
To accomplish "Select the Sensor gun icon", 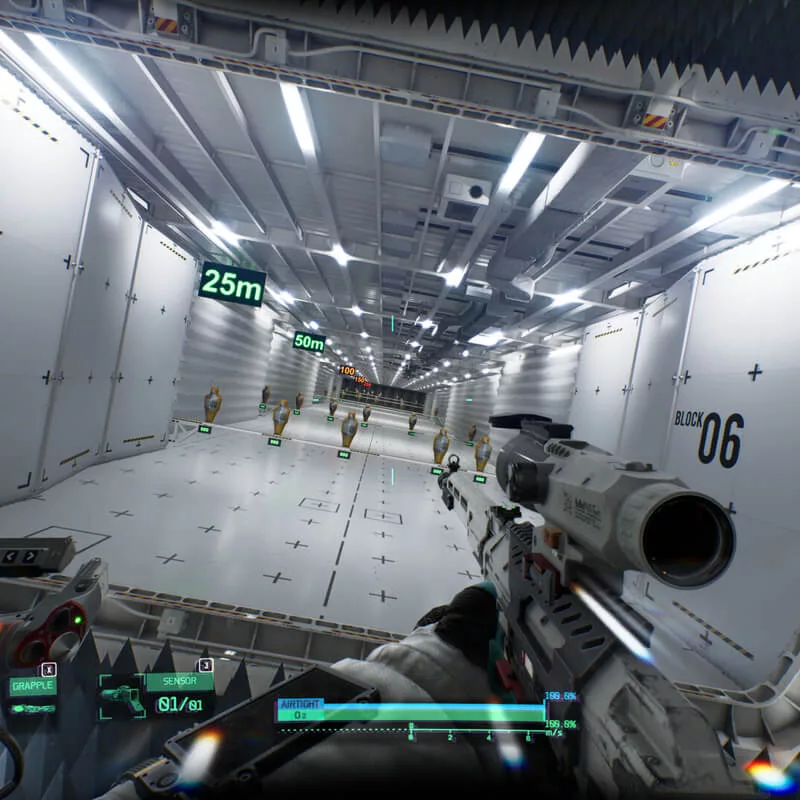I will (122, 696).
